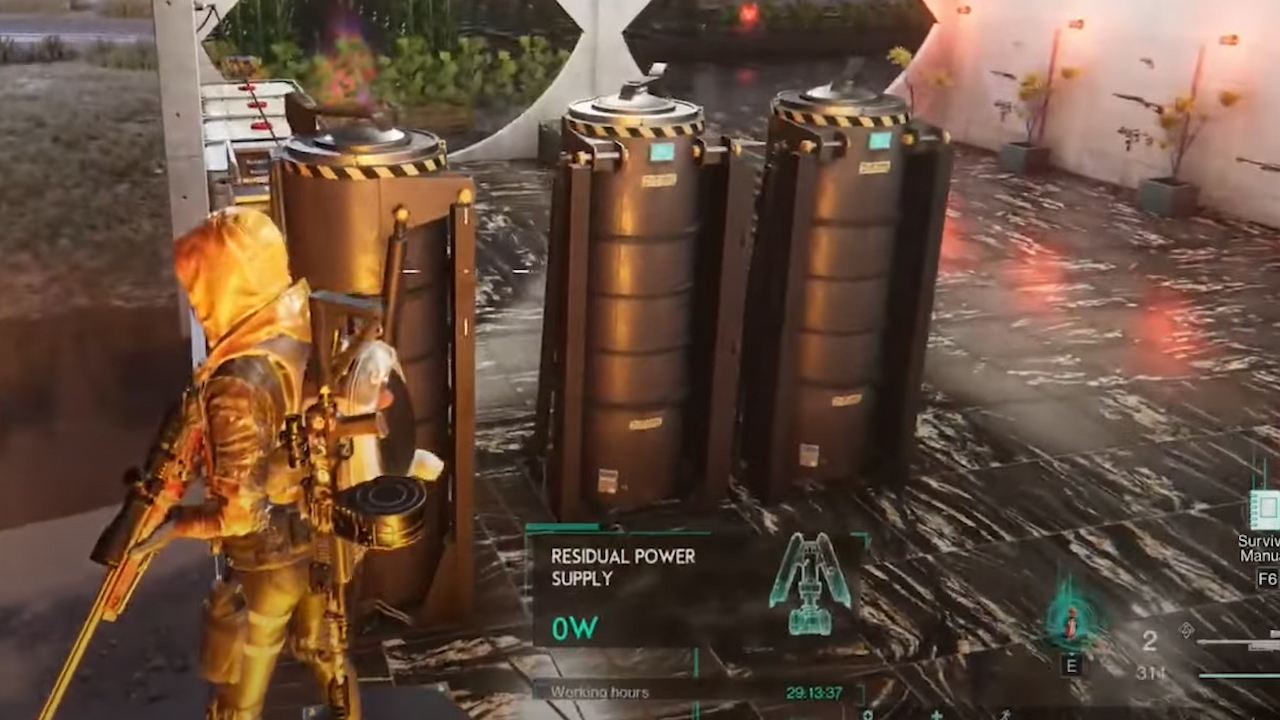Click the 0W power value
The image size is (1280, 720).
(x=574, y=628)
